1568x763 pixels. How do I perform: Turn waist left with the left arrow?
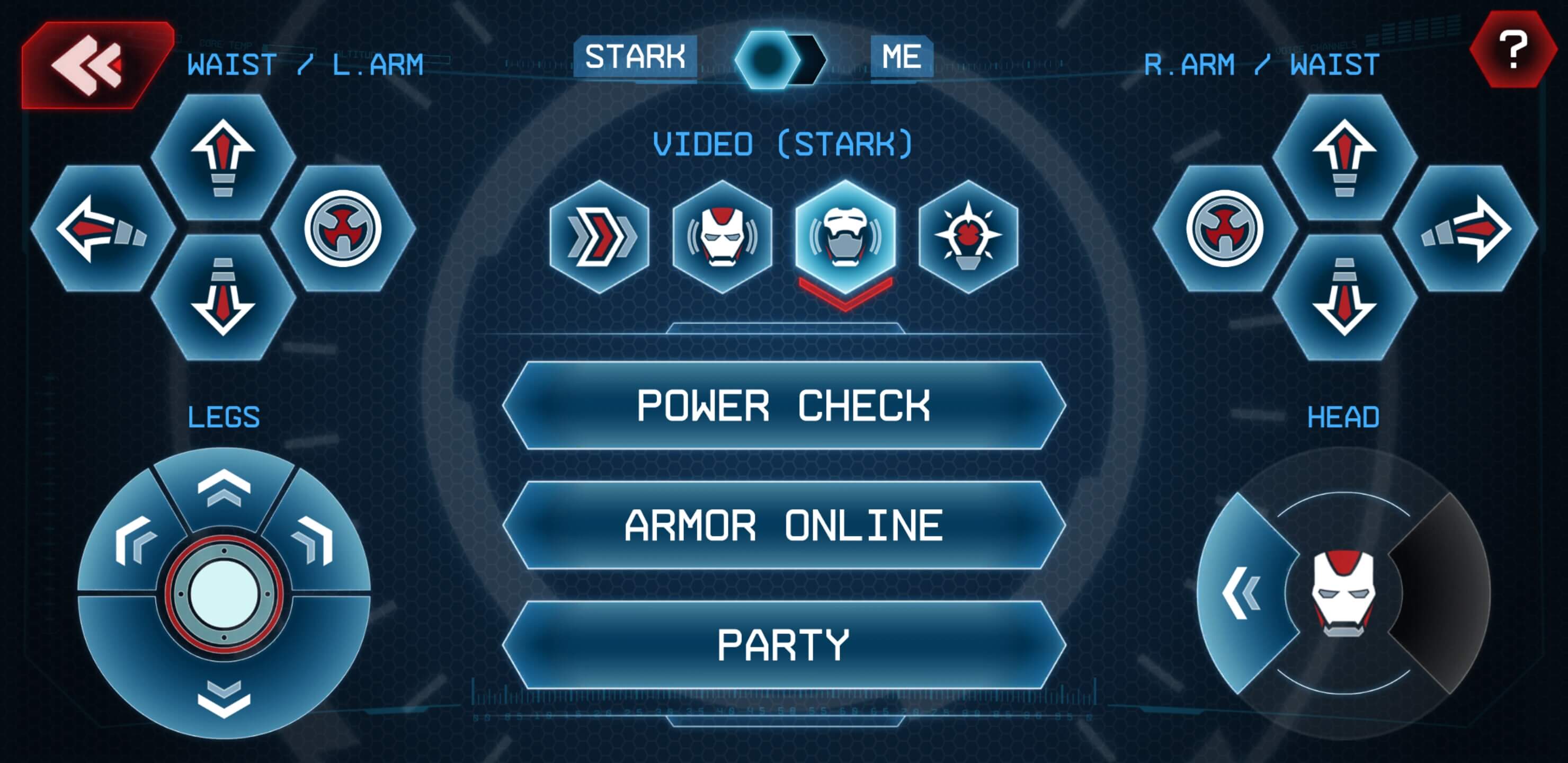(102, 228)
